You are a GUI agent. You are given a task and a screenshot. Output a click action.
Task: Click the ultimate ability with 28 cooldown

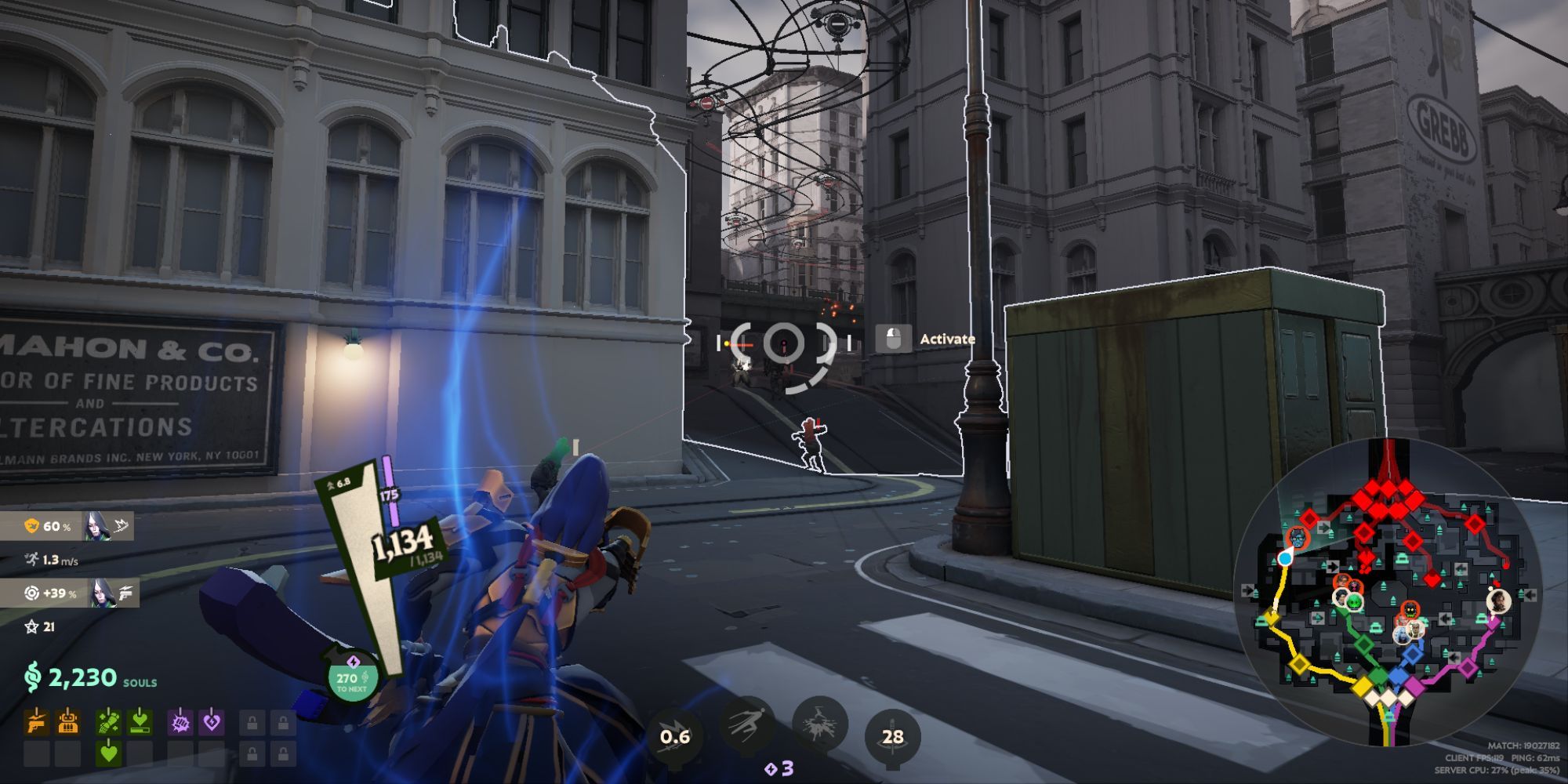tap(892, 736)
